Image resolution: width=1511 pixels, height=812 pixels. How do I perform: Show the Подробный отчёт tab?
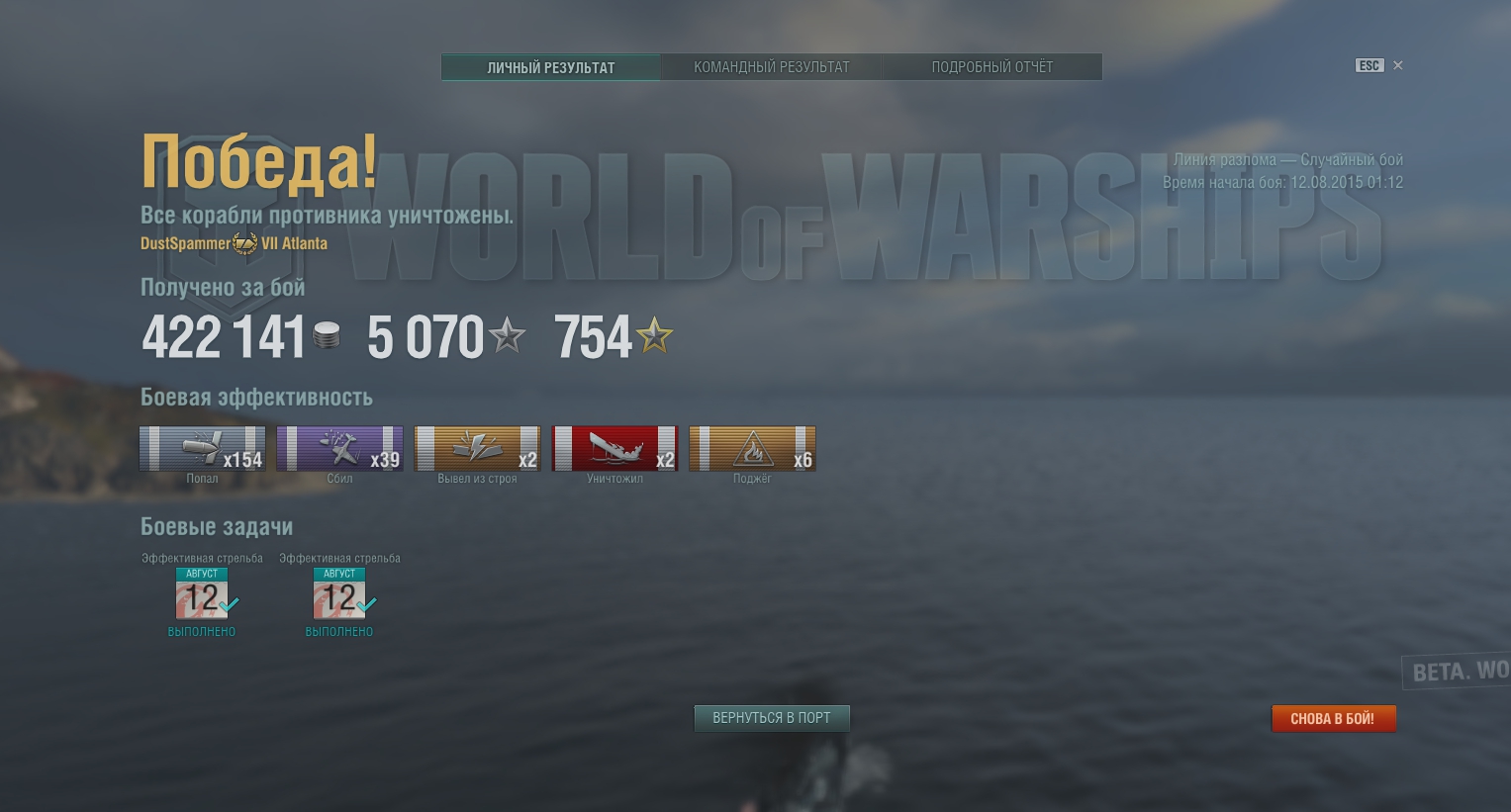[x=992, y=67]
